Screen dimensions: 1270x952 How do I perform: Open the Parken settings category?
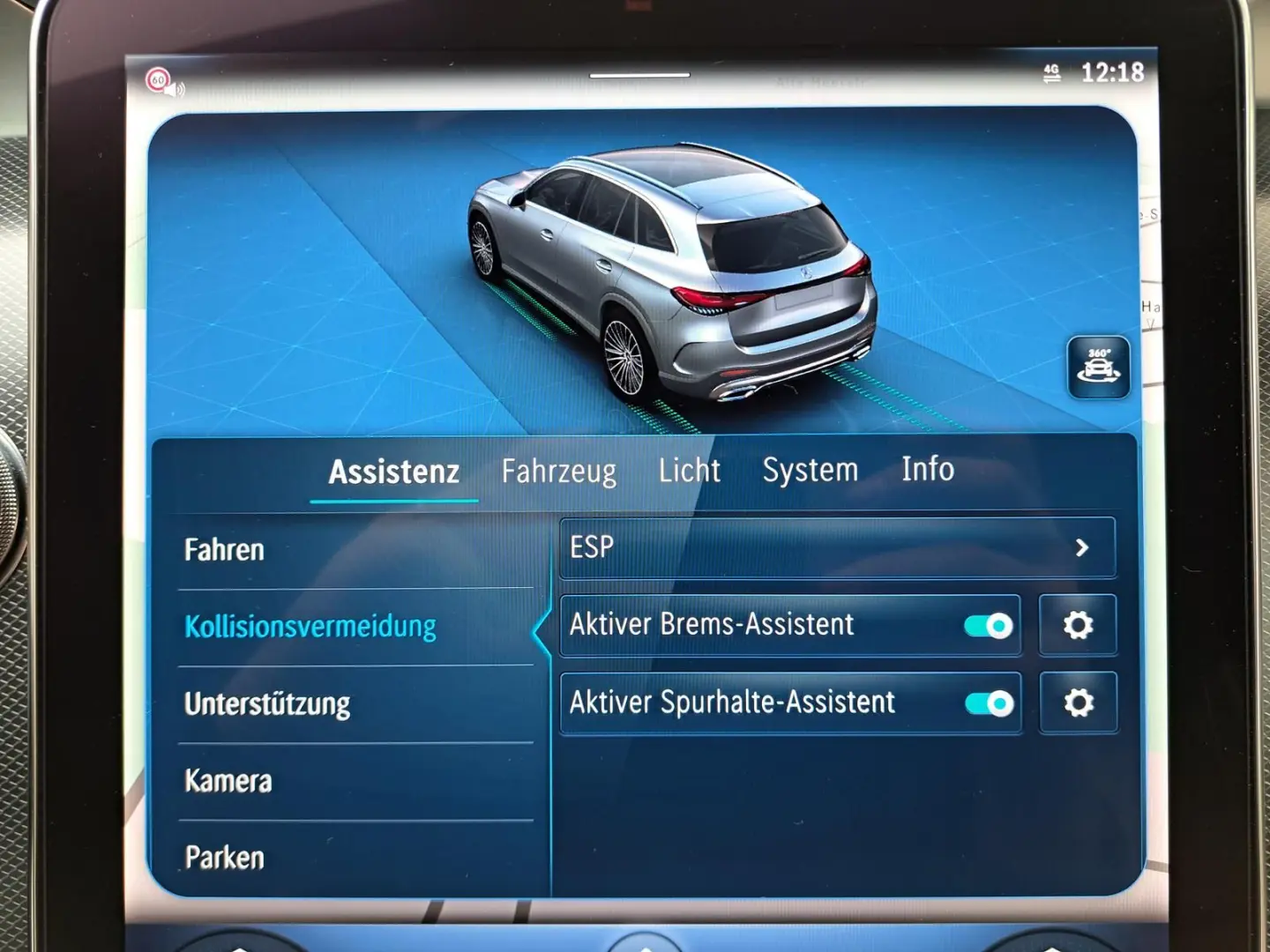[223, 856]
